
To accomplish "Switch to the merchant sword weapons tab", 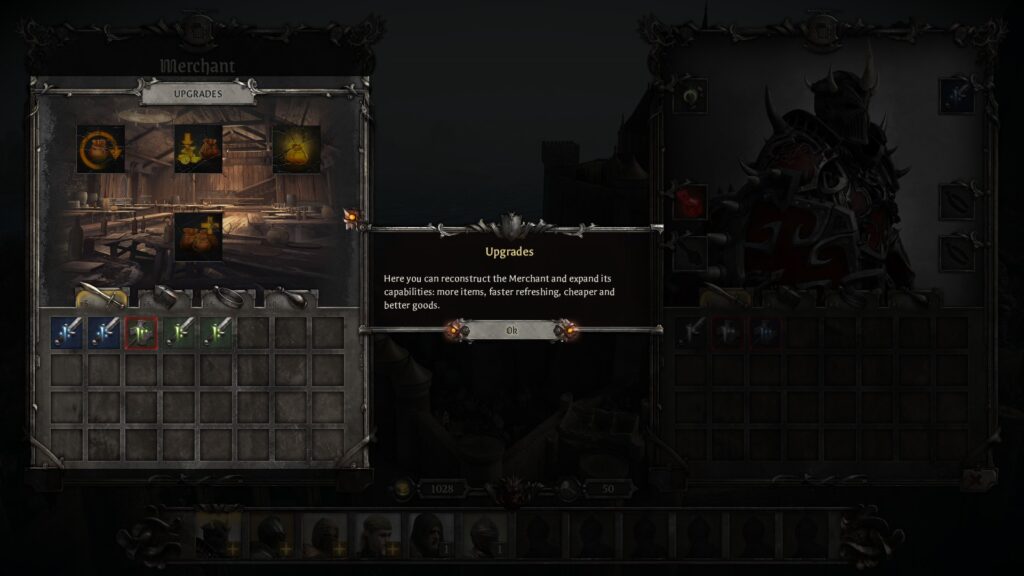I will coord(102,296).
